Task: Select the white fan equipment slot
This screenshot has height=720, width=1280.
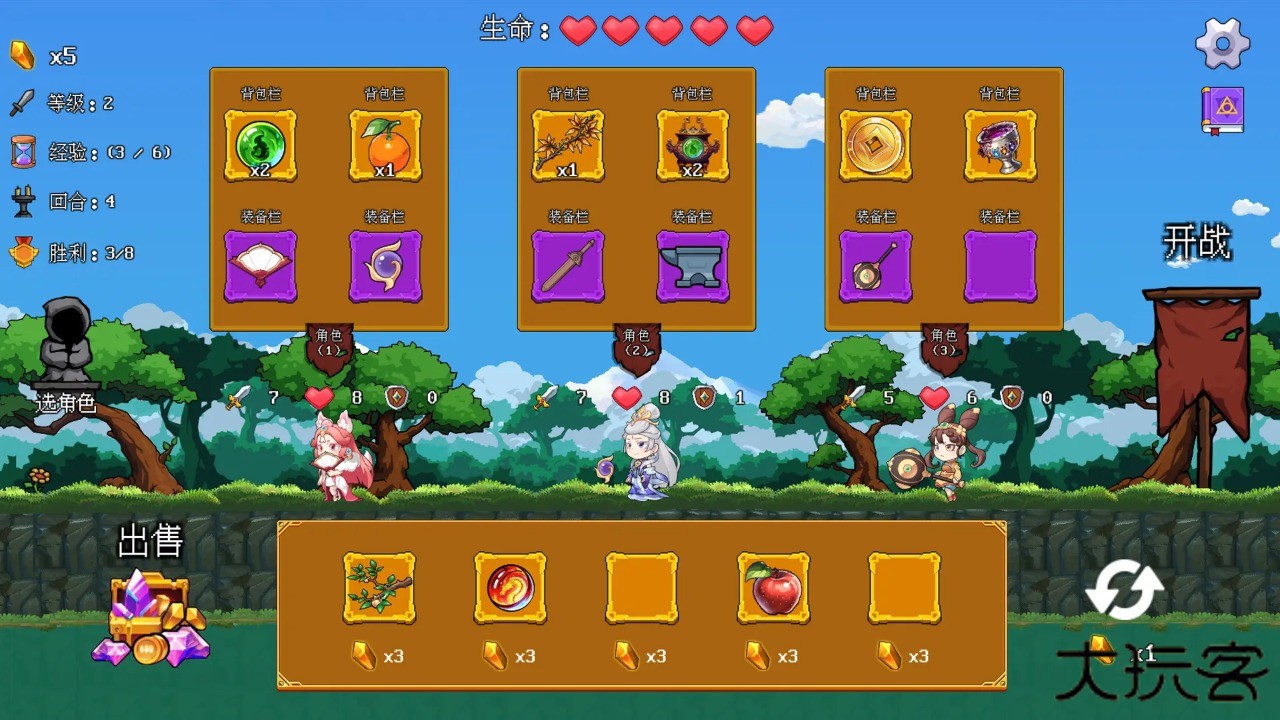Action: point(260,266)
